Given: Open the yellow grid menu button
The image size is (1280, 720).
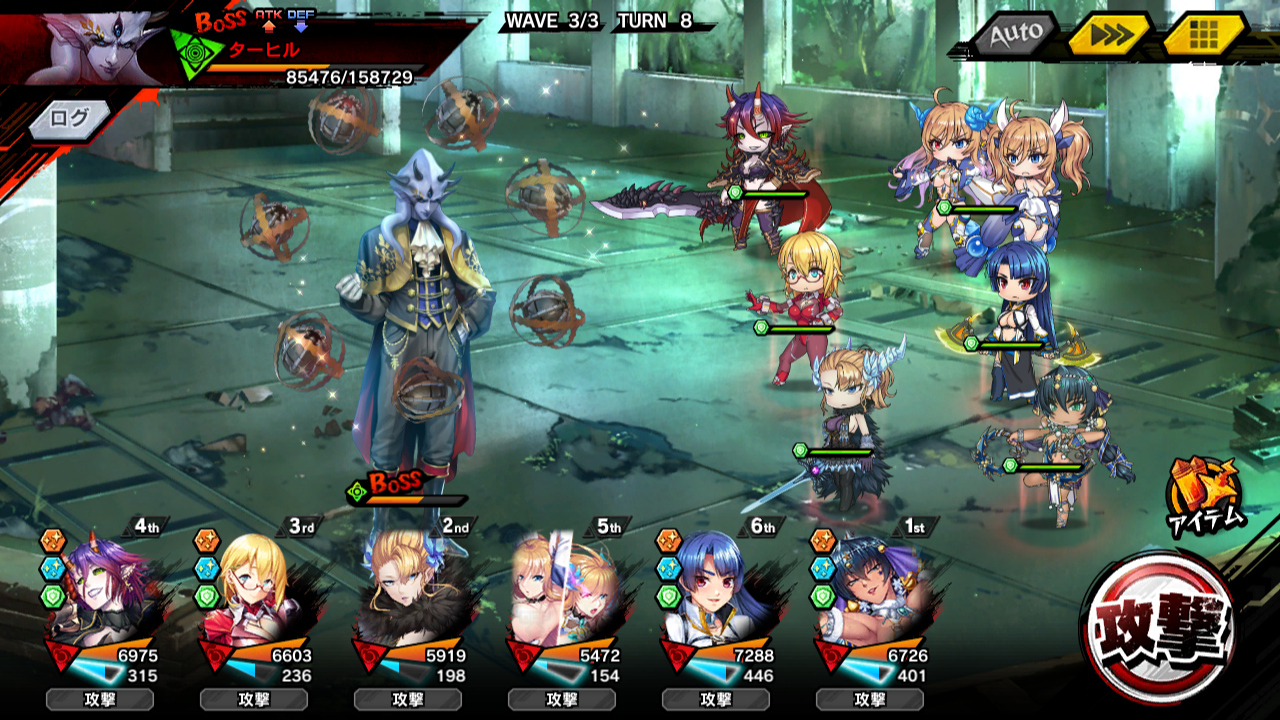Looking at the screenshot, I should click(x=1204, y=36).
